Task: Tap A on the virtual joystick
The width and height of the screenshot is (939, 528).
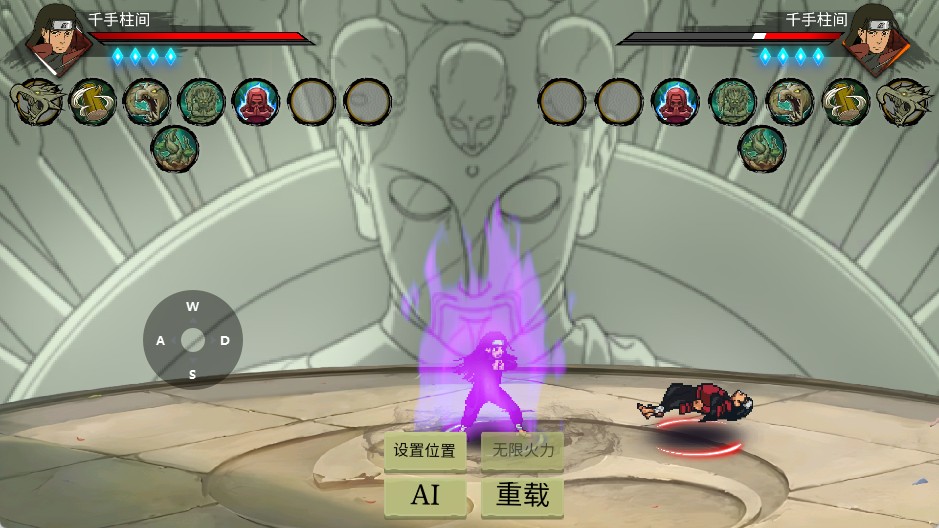Action: click(160, 341)
